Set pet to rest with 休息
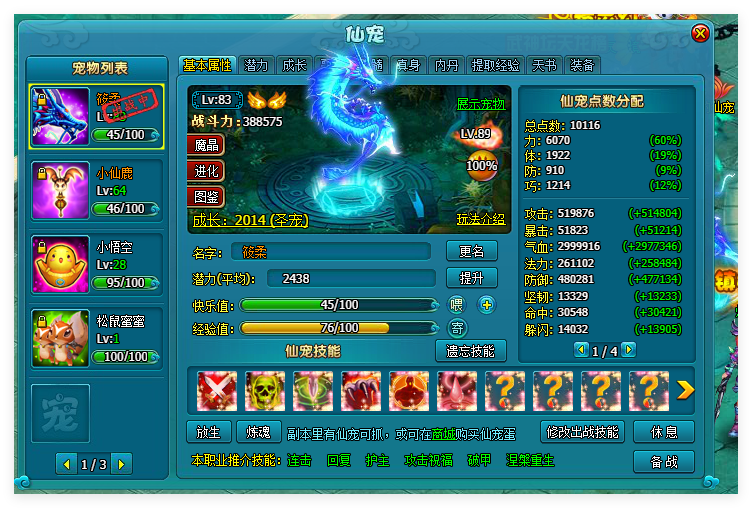 [x=664, y=432]
